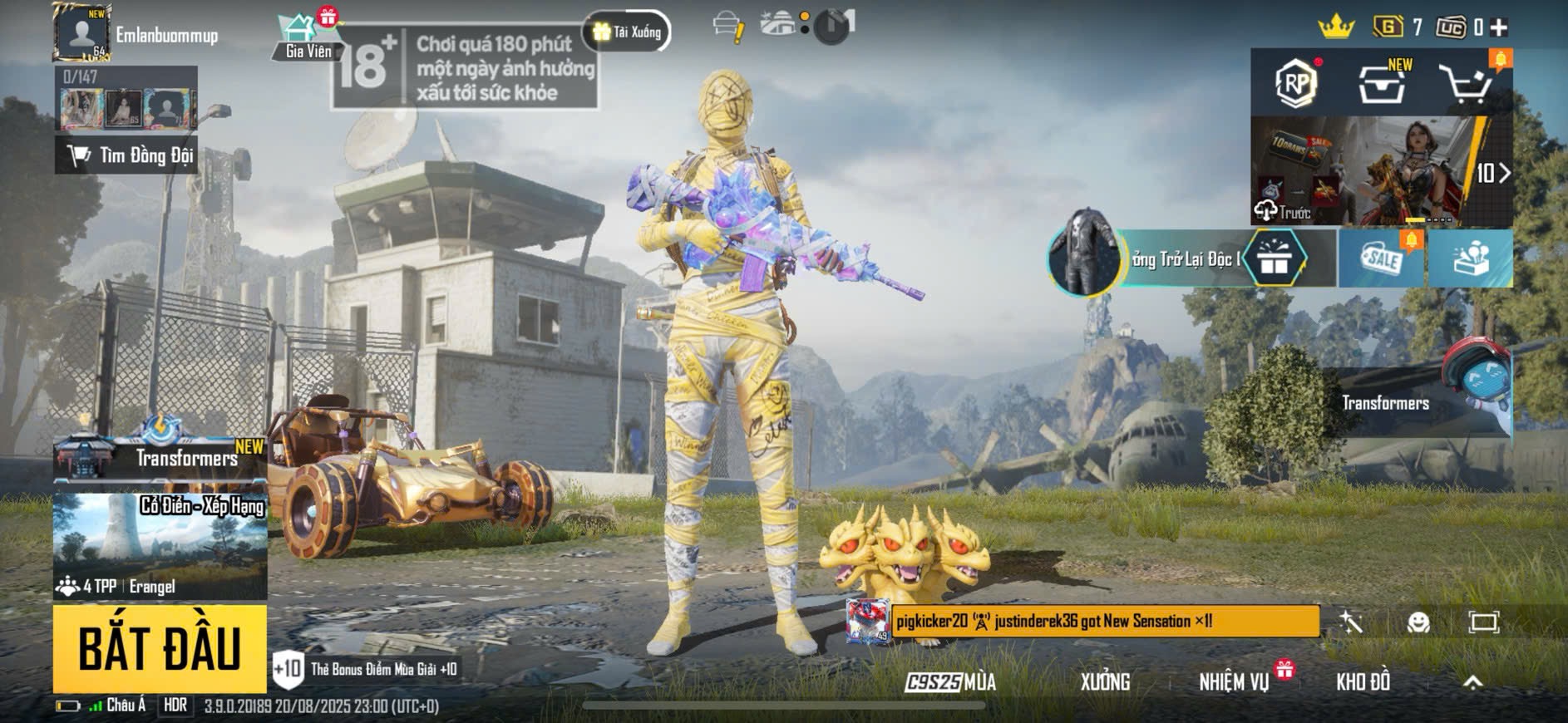
Task: Open the Cổ Điển - Xếp Hạng mode selector
Action: 160,545
